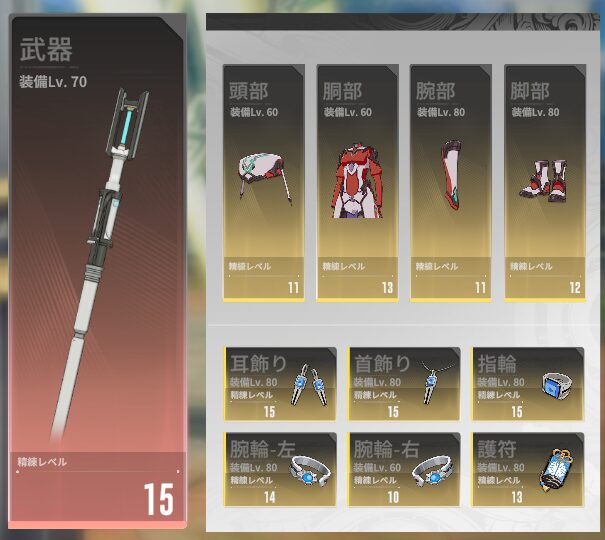Choose the 腕輪-右 right bracelet slot

pyautogui.click(x=404, y=468)
